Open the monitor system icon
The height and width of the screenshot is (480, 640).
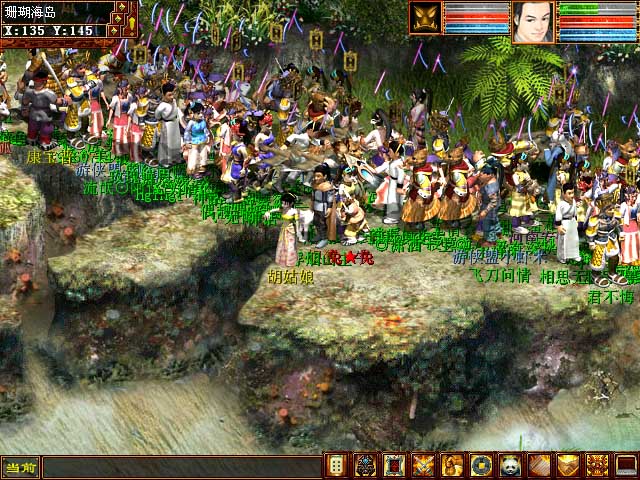click(x=627, y=466)
